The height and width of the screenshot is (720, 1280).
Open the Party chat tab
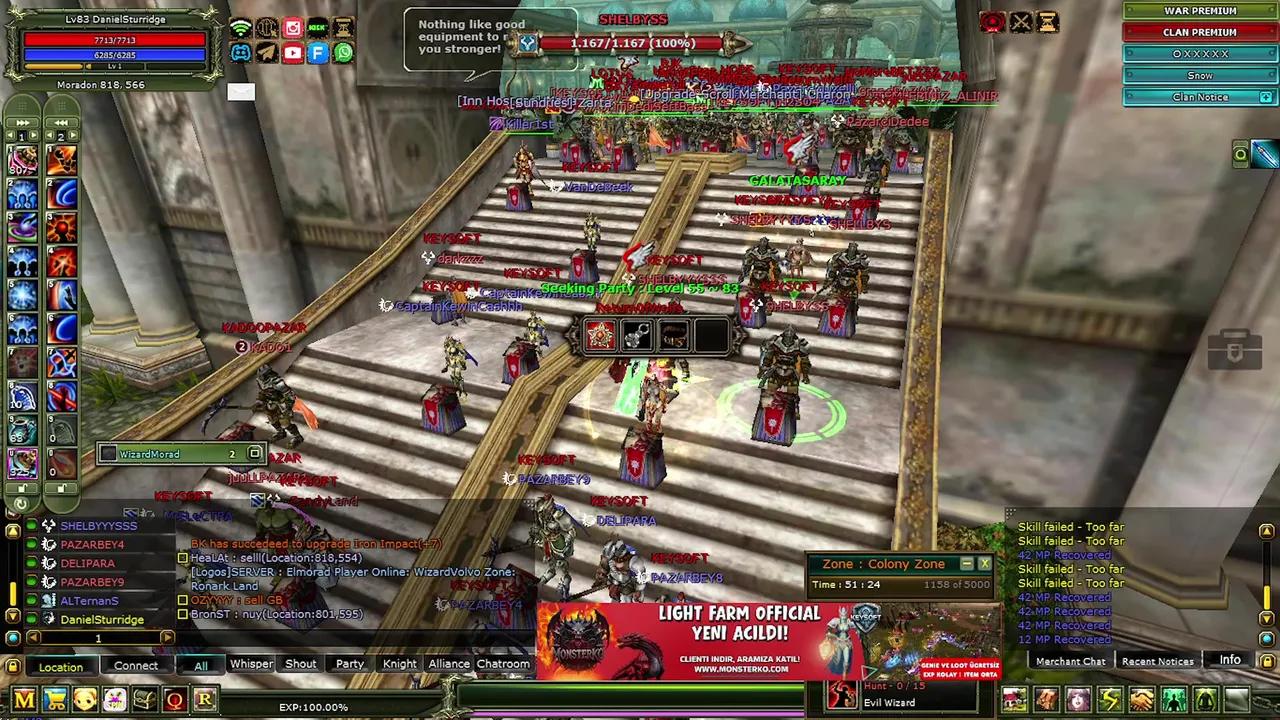[x=349, y=664]
